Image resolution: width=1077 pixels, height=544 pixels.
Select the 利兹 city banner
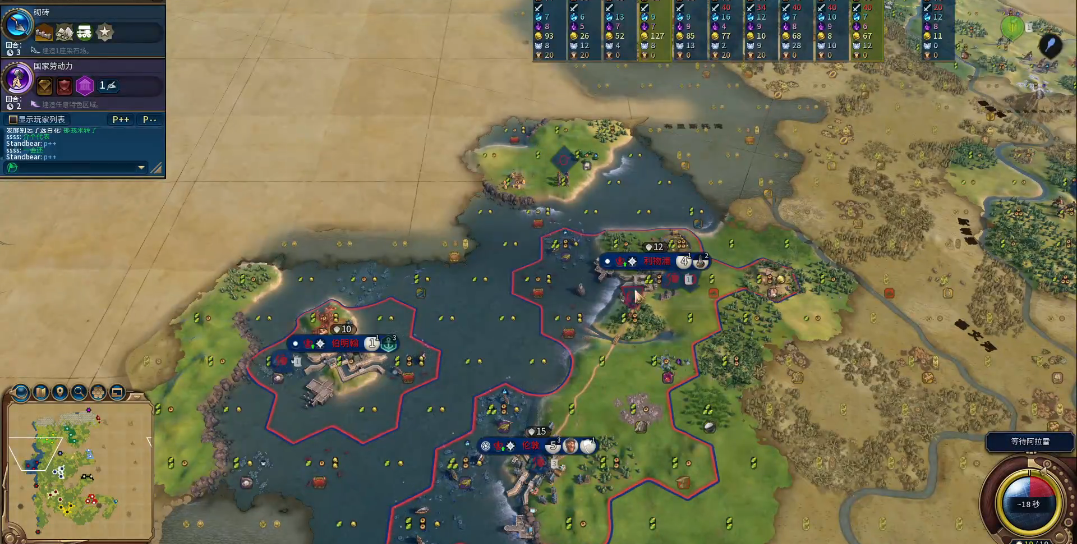pyautogui.click(x=655, y=261)
